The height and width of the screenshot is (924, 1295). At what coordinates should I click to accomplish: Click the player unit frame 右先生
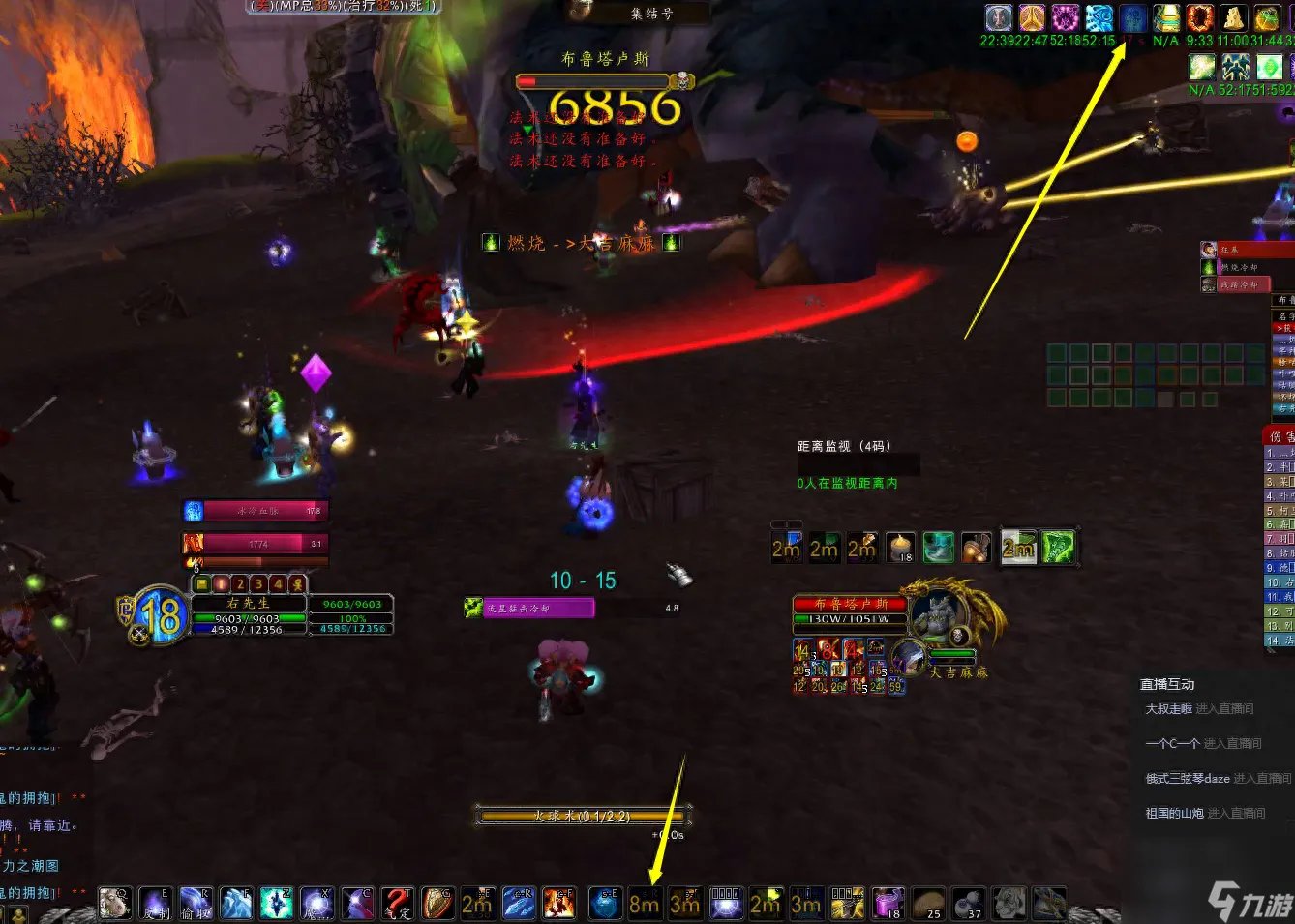[x=249, y=604]
